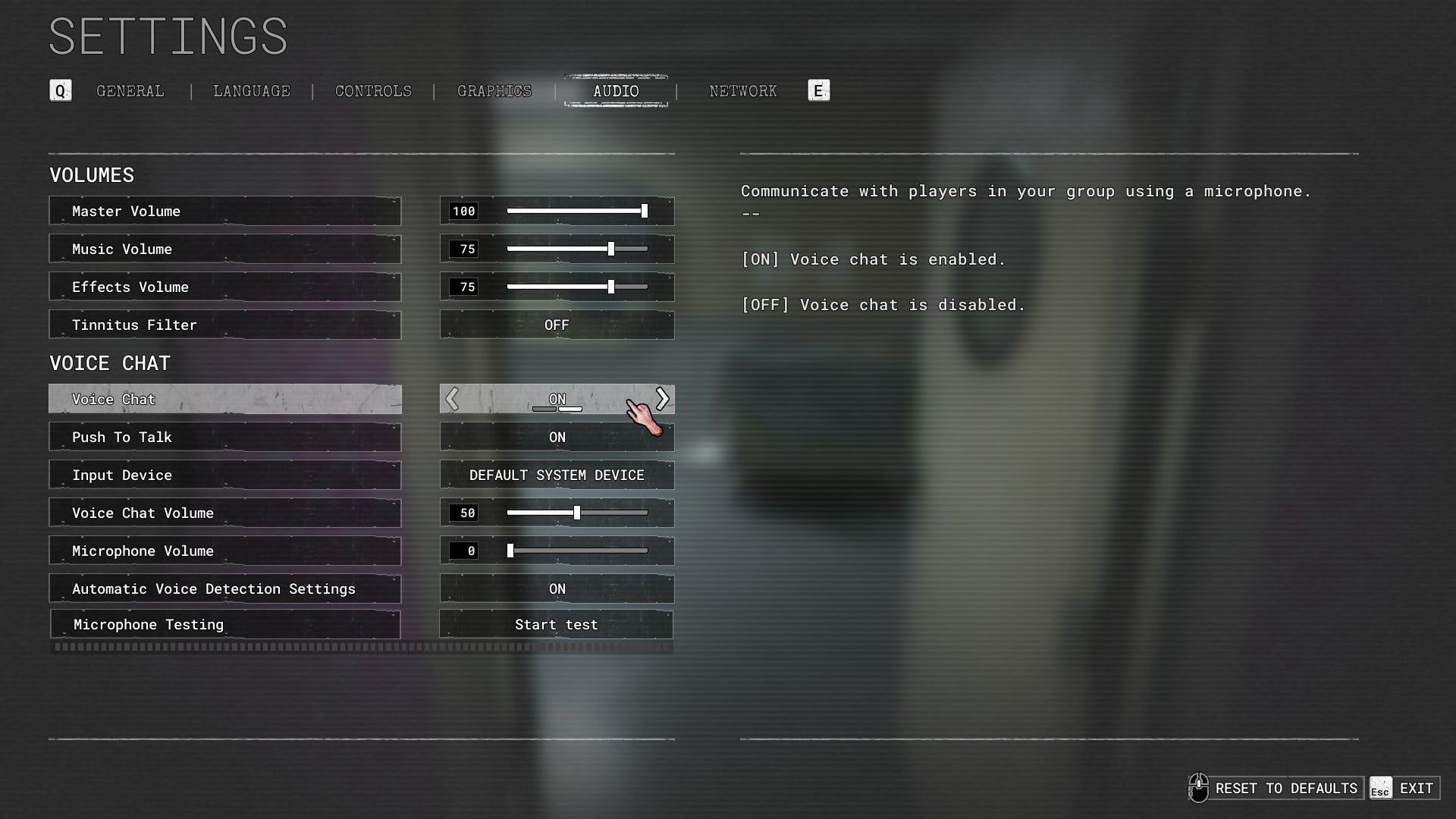Image resolution: width=1456 pixels, height=819 pixels.
Task: Toggle the Tinnitus Filter setting
Action: (x=557, y=325)
